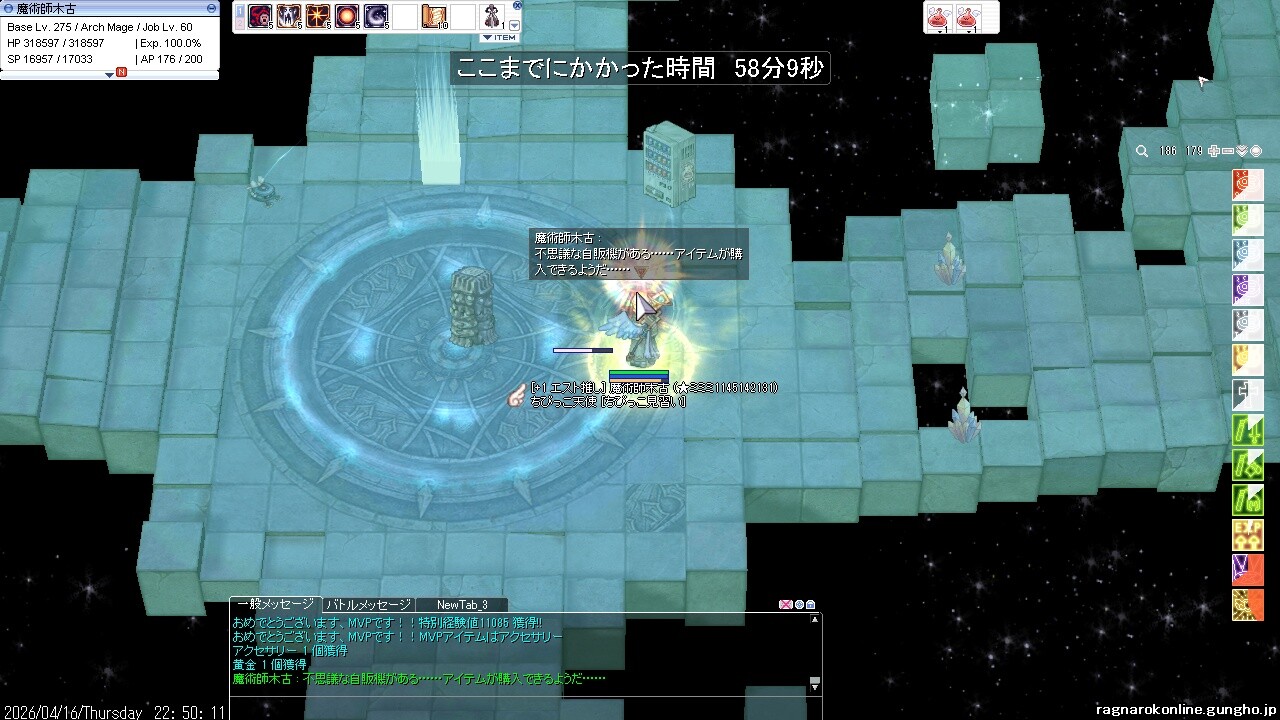The image size is (1280, 720).
Task: Click the EXP buff status icon
Action: coord(1248,535)
